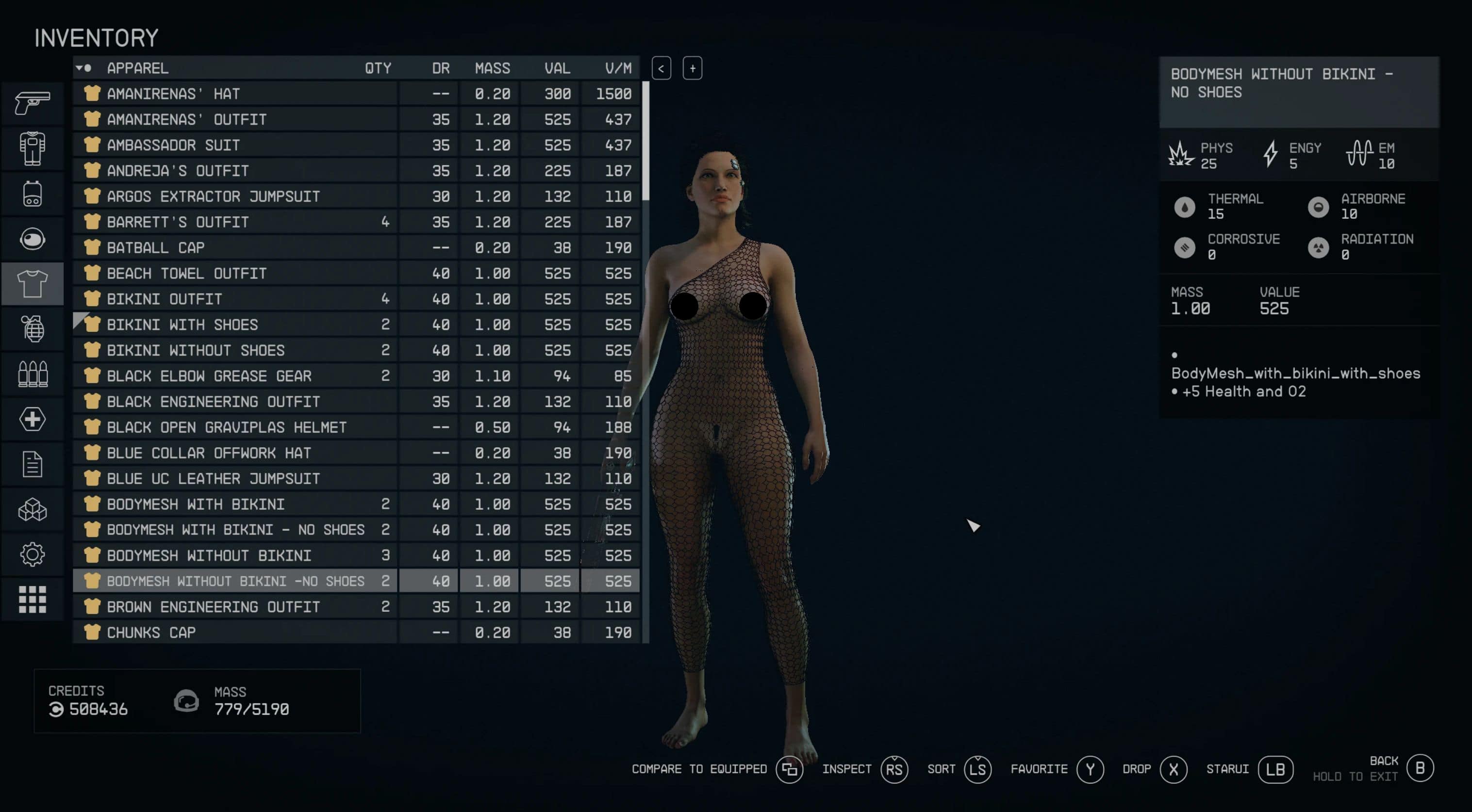
Task: Pick the Batball Cap entry
Action: 234,248
